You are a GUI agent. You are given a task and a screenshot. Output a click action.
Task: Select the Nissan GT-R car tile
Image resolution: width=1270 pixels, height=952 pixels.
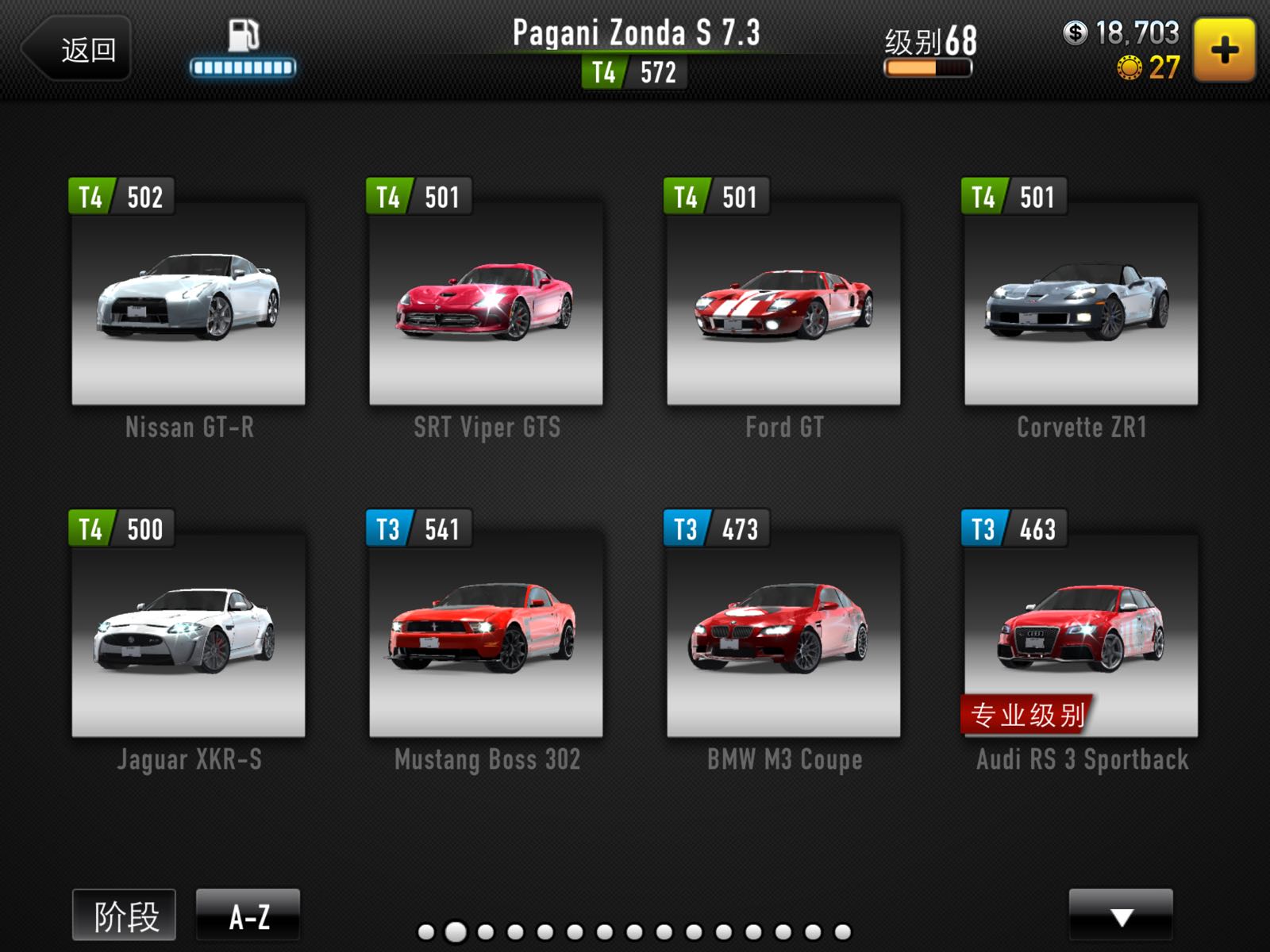click(188, 303)
